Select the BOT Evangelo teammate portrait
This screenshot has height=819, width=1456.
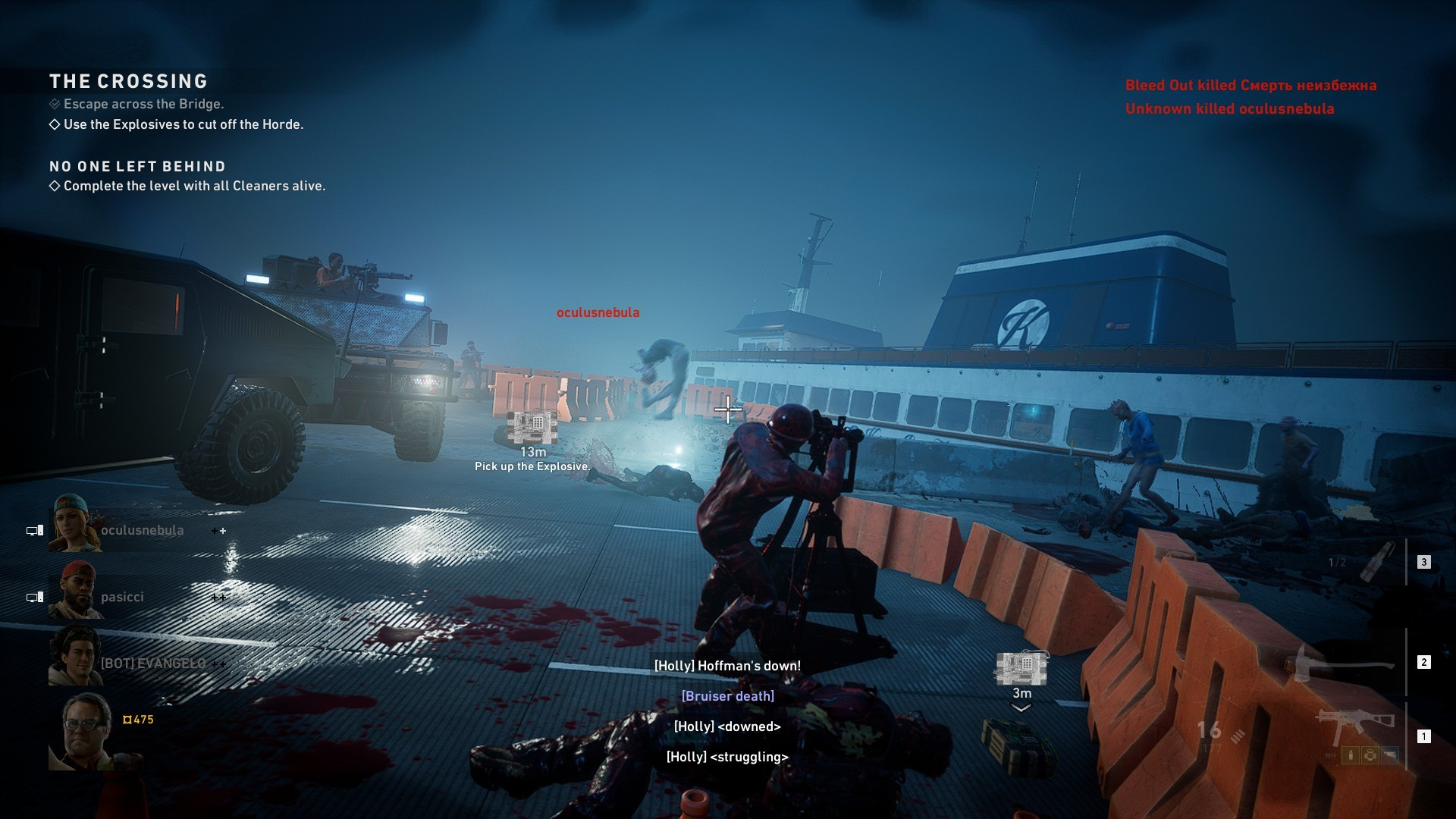tap(75, 657)
